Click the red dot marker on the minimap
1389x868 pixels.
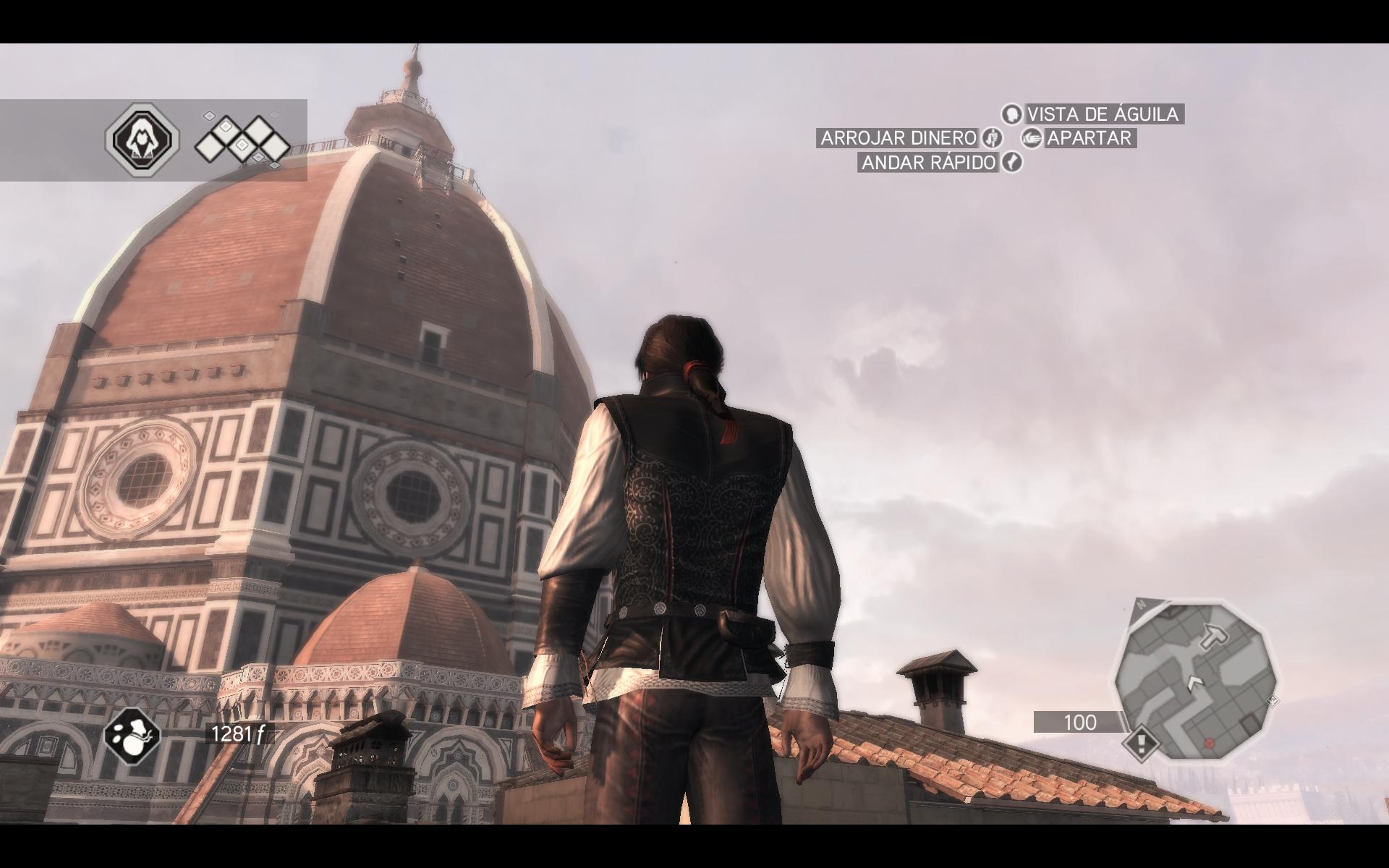[x=1209, y=743]
